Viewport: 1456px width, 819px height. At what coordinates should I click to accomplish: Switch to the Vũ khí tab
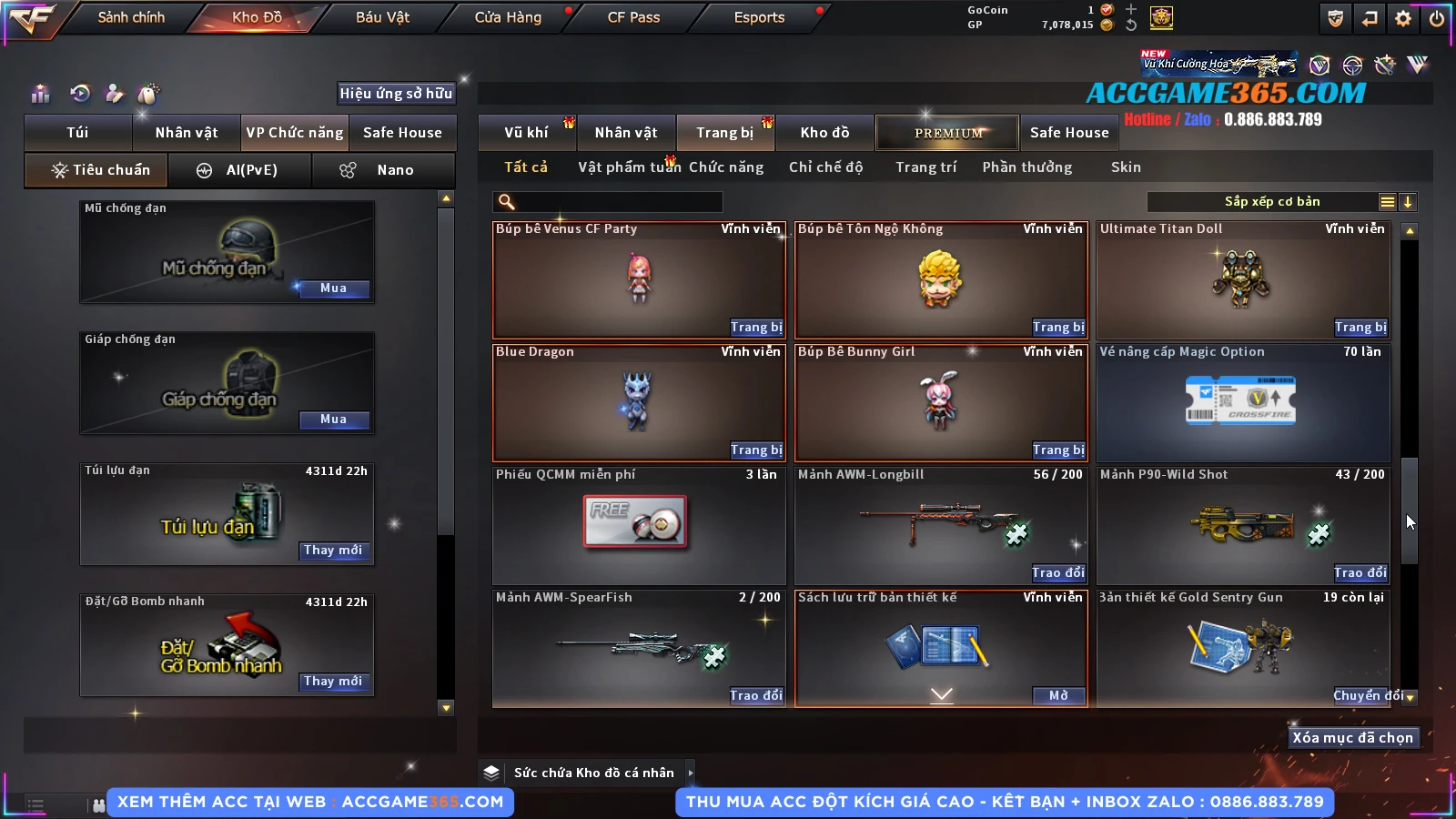point(526,133)
